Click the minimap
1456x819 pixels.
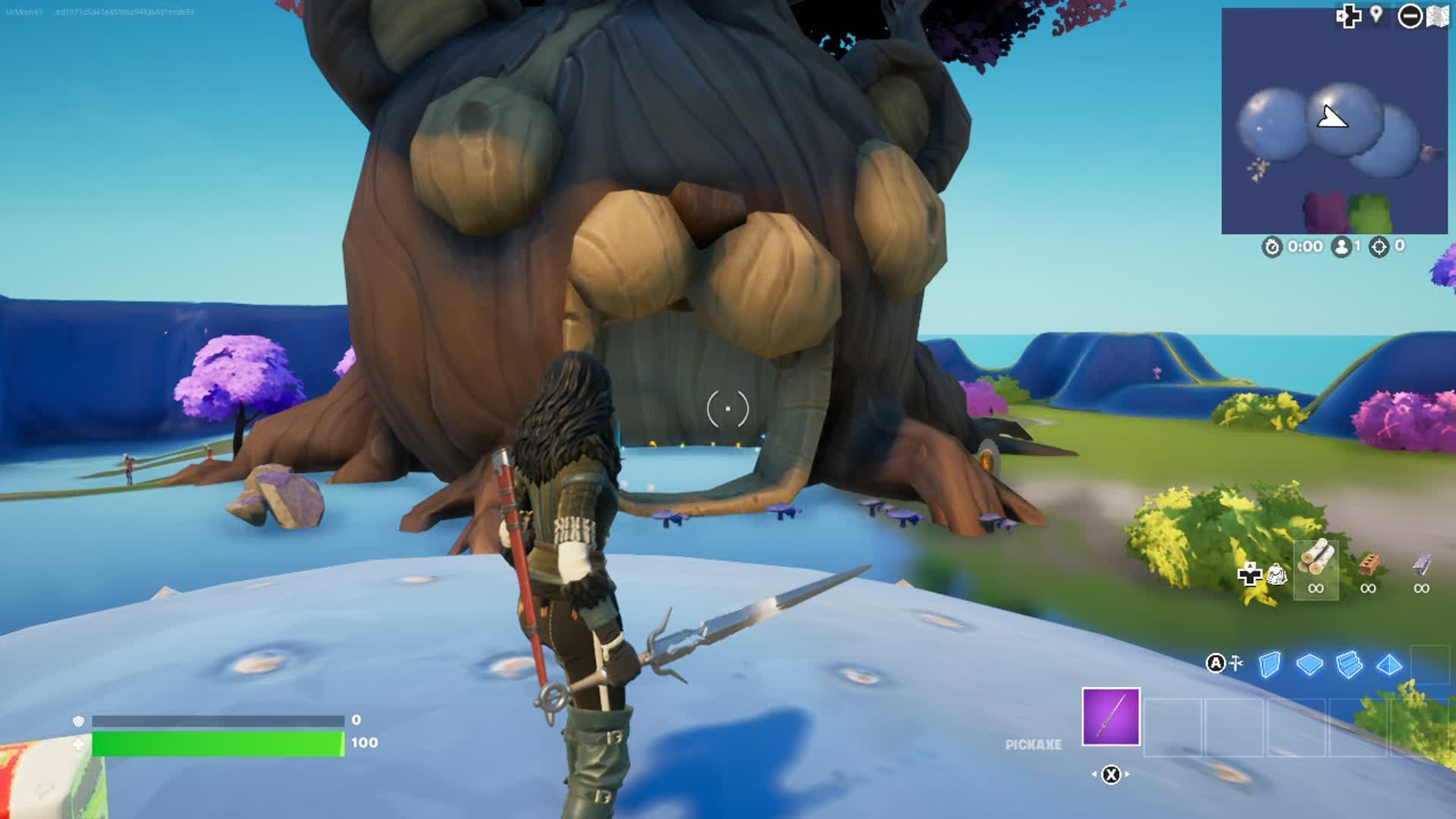pos(1334,121)
